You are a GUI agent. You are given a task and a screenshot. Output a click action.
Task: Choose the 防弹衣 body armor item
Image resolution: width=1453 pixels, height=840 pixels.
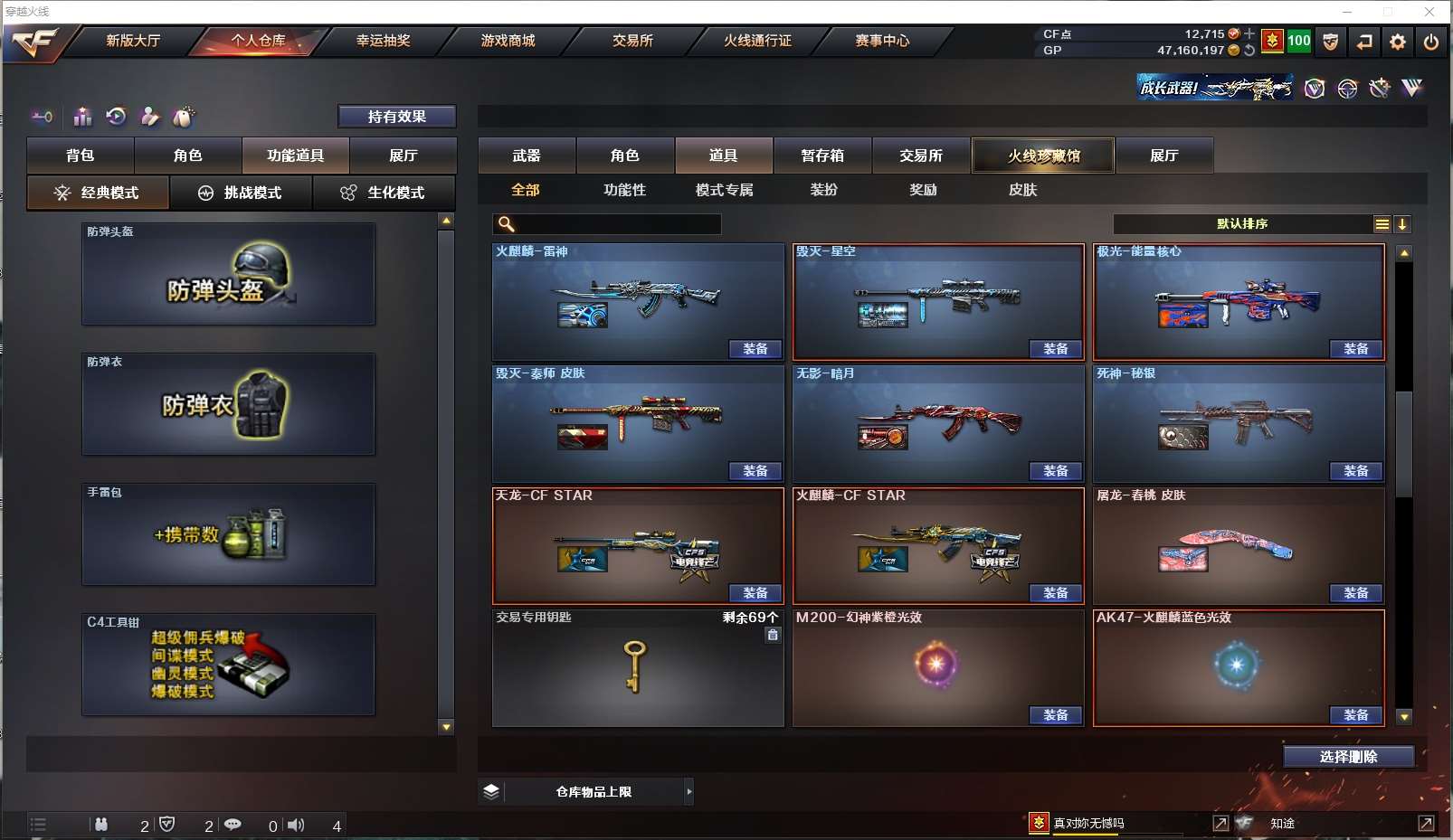click(228, 404)
